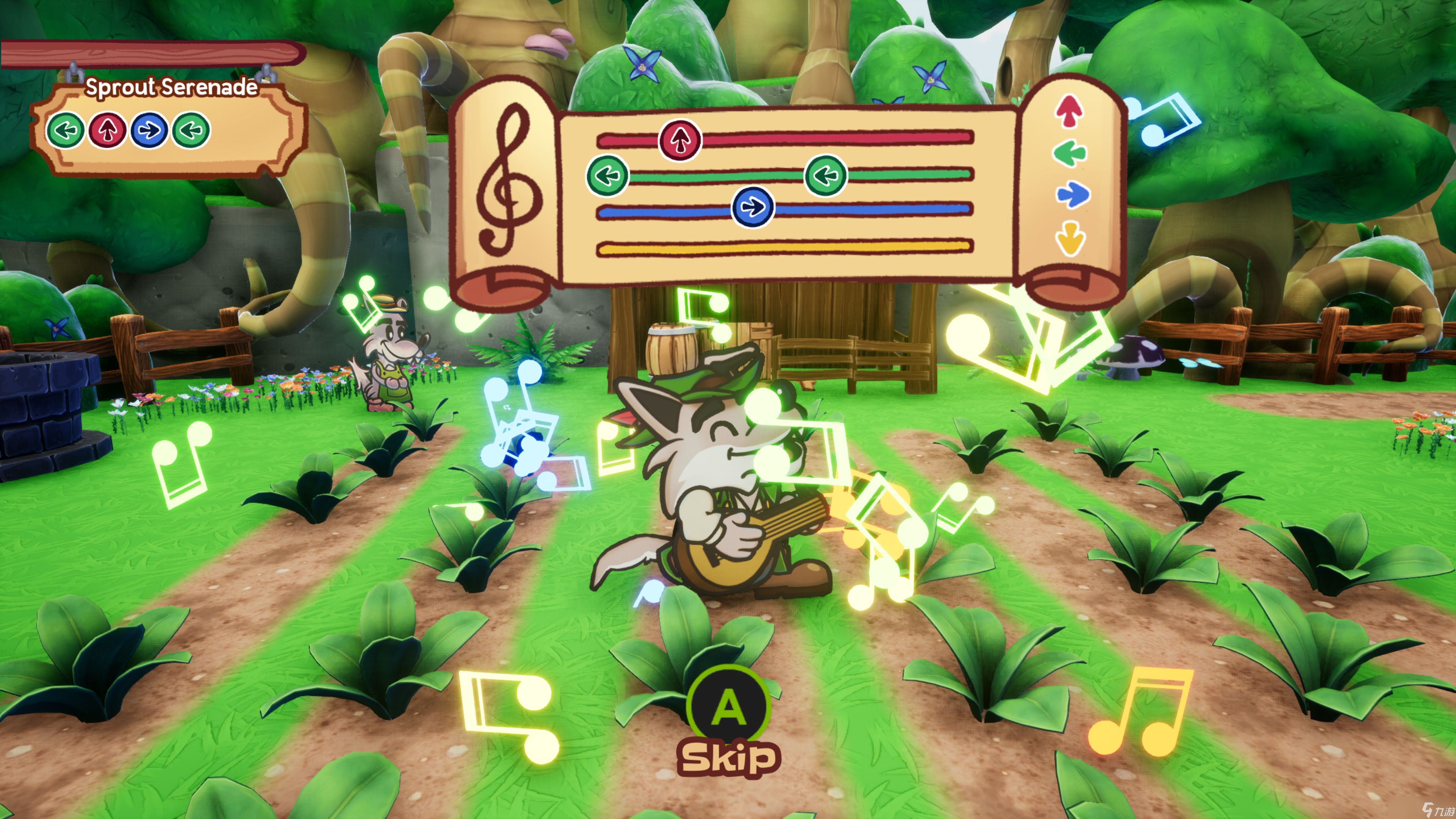Select the blue right note in the Sprout Serenade panel
The width and height of the screenshot is (1456, 819).
coord(149,130)
